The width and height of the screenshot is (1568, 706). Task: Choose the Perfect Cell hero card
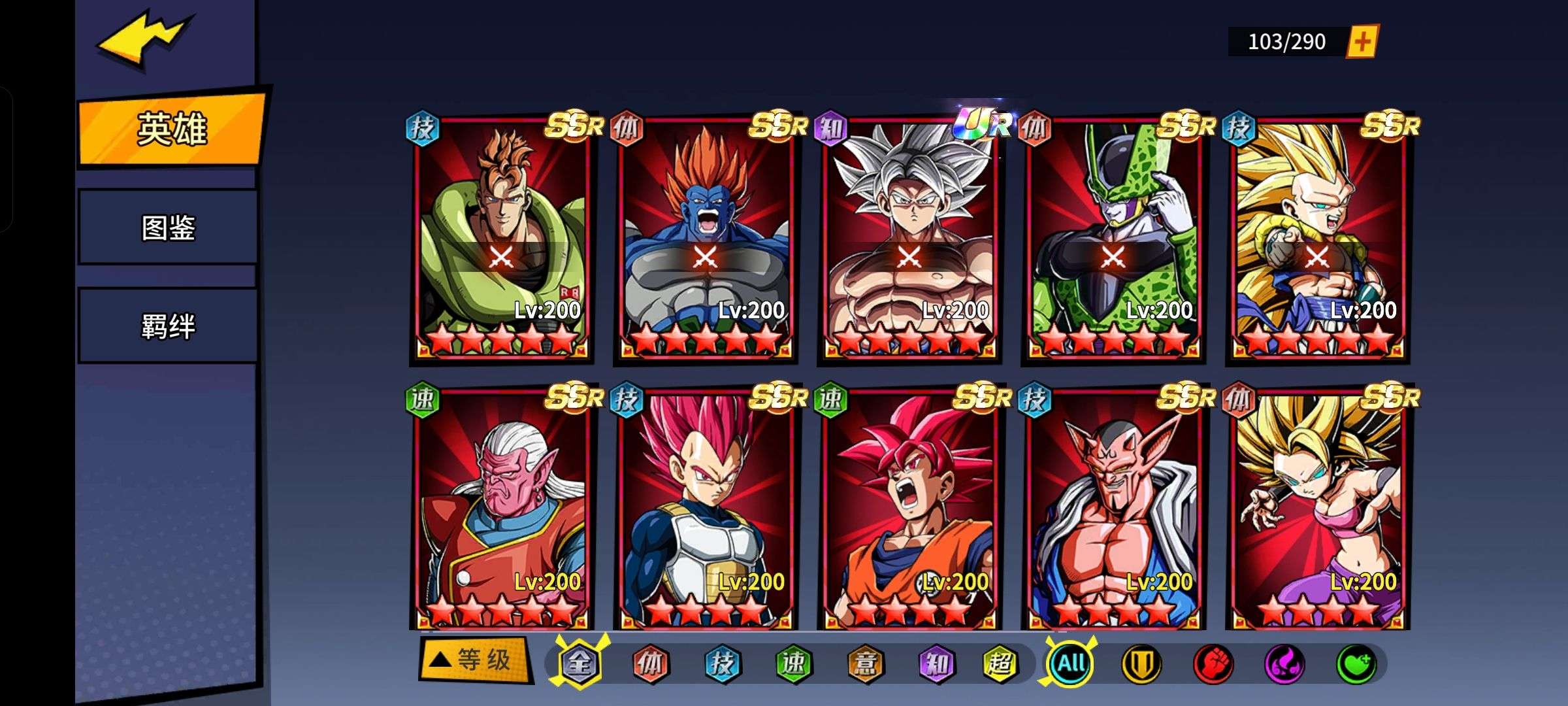click(x=1113, y=239)
